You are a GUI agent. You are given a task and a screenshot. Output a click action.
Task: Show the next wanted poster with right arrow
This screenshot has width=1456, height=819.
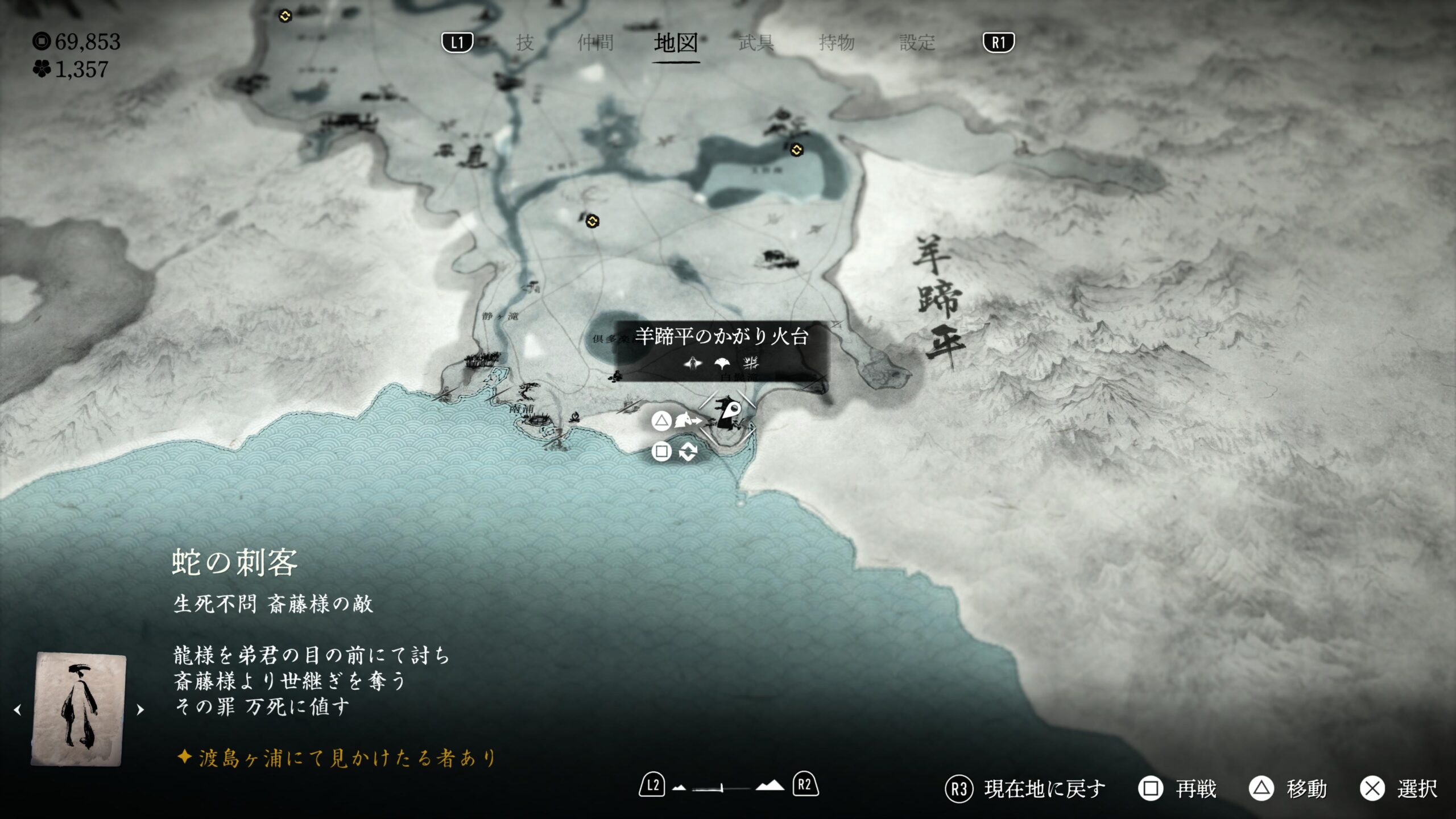(x=140, y=710)
